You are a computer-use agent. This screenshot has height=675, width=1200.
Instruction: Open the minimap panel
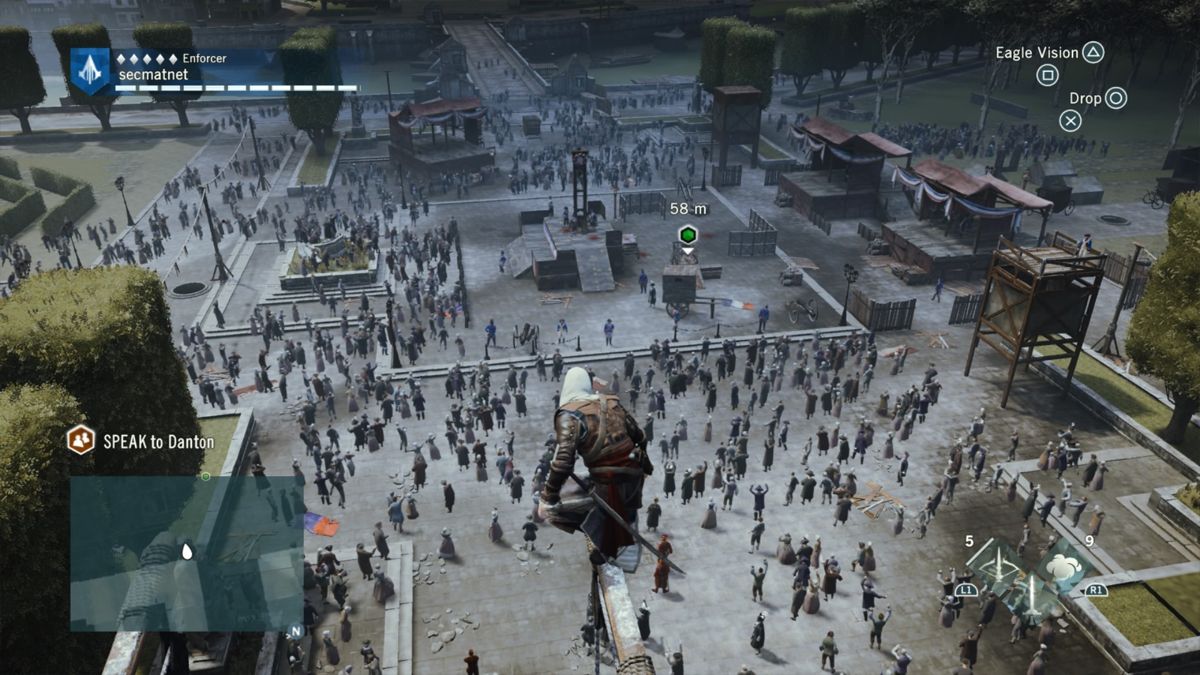tap(186, 553)
